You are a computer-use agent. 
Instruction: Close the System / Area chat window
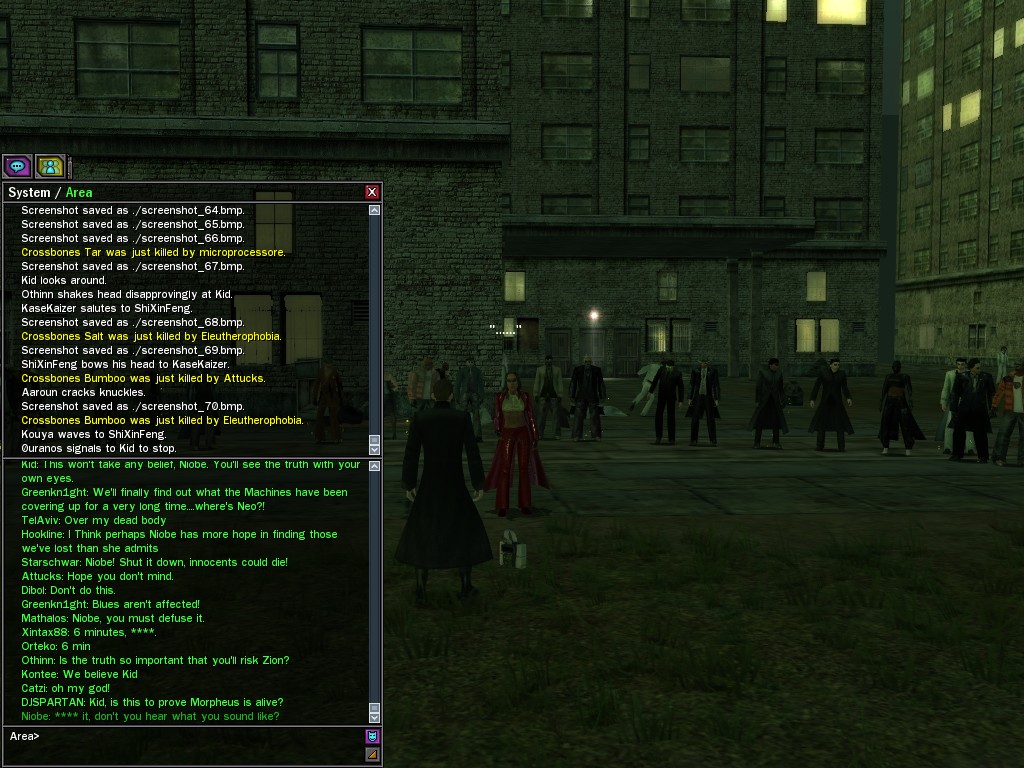pyautogui.click(x=372, y=192)
